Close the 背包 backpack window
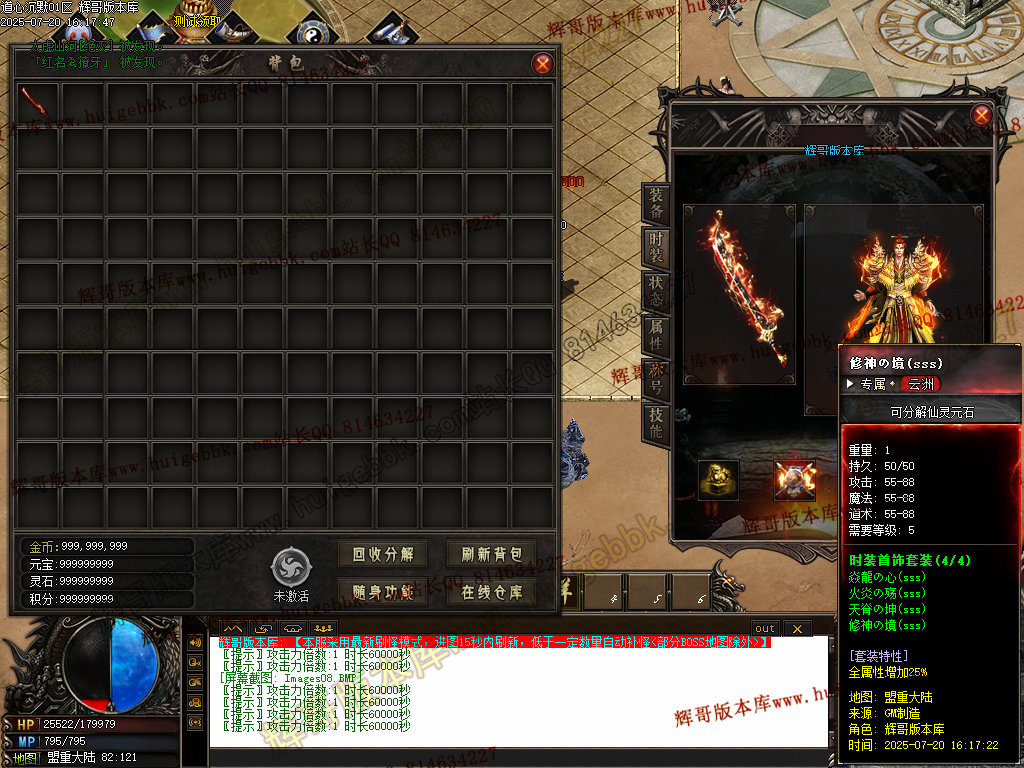The height and width of the screenshot is (768, 1024). tap(542, 64)
